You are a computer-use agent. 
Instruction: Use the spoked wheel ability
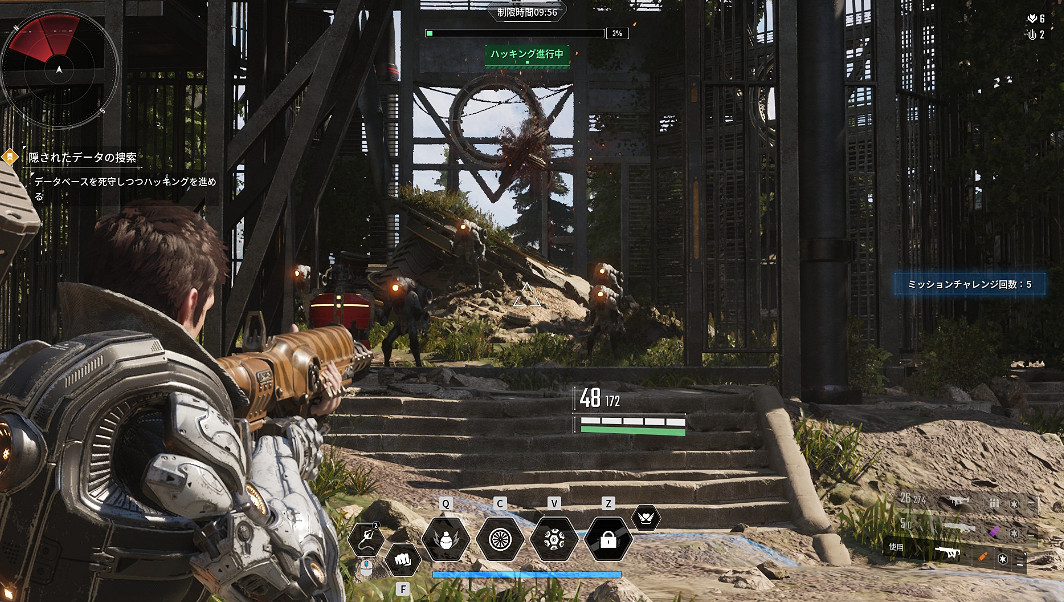[x=500, y=540]
